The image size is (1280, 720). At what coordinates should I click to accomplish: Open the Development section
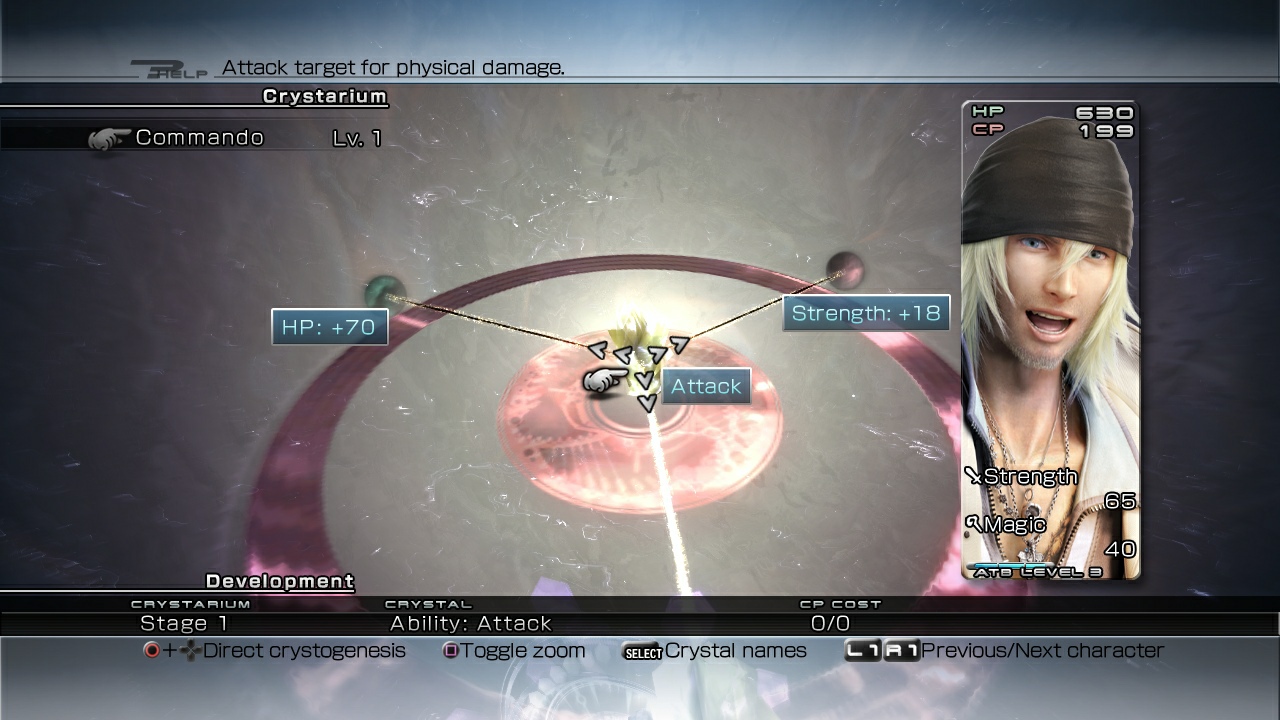click(278, 581)
